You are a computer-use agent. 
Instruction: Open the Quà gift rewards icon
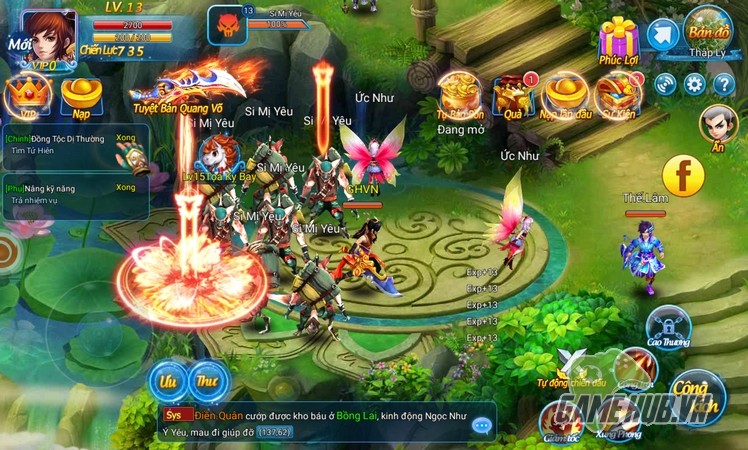[x=513, y=95]
